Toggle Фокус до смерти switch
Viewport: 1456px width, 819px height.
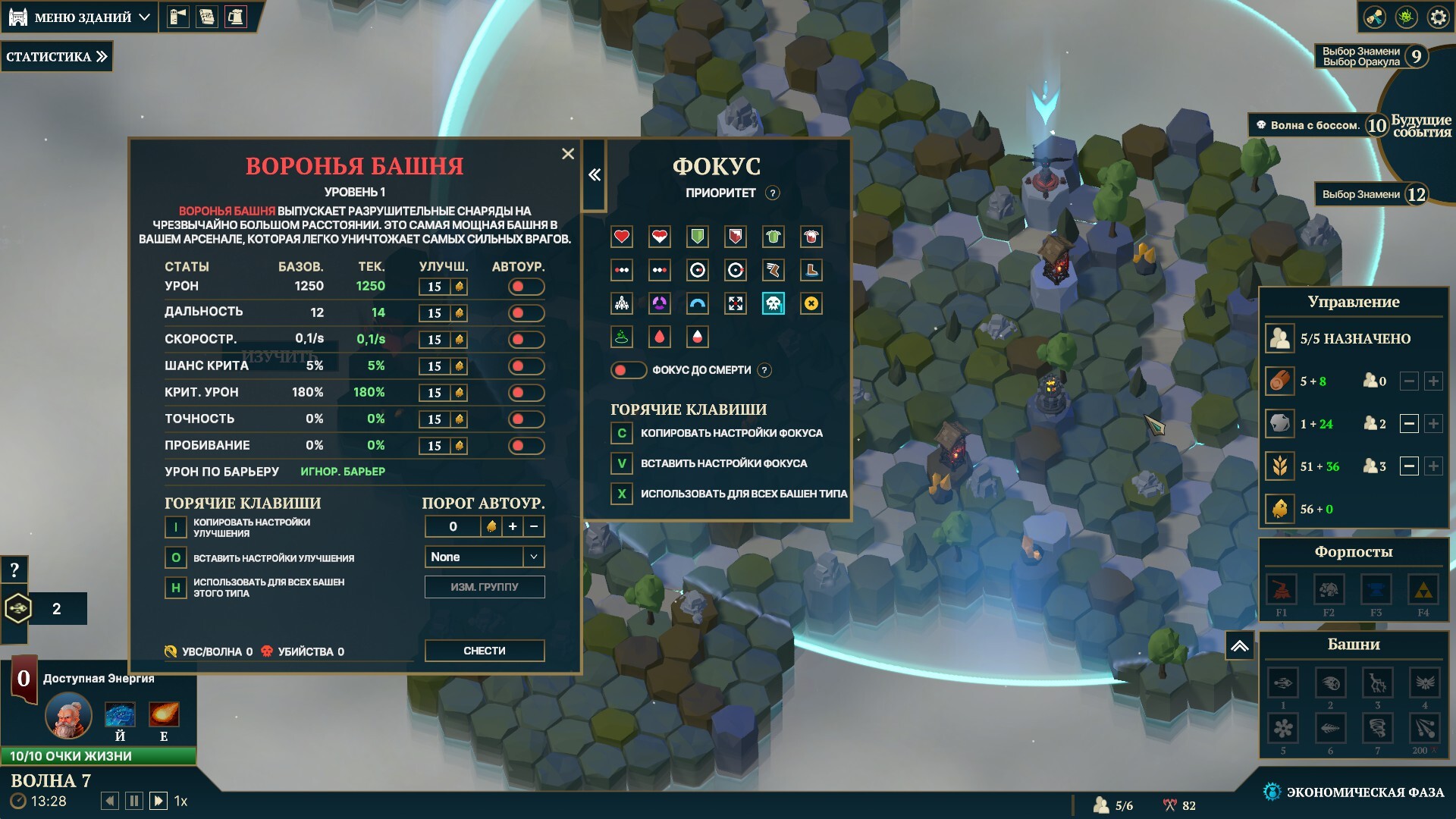click(628, 370)
